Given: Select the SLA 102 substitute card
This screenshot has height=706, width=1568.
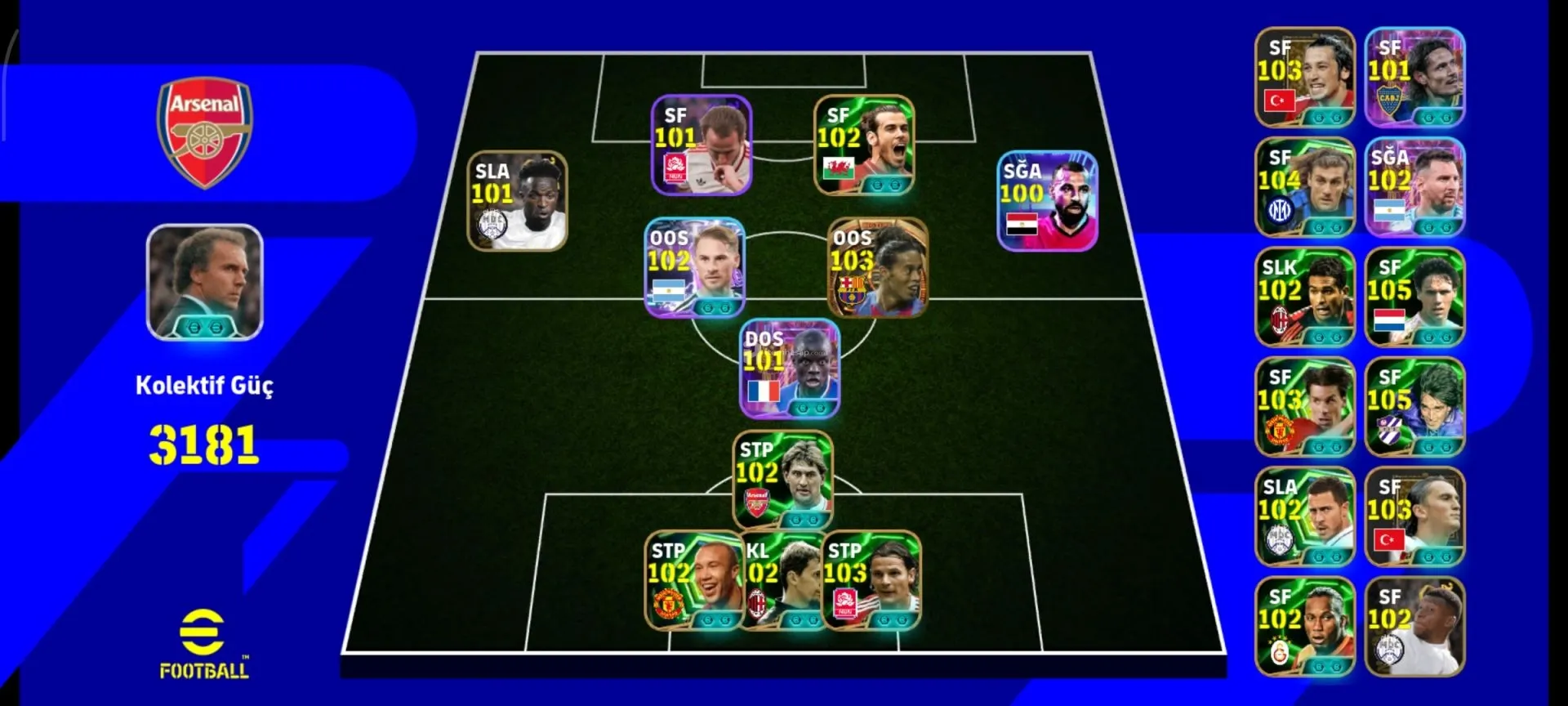Looking at the screenshot, I should pos(1304,516).
